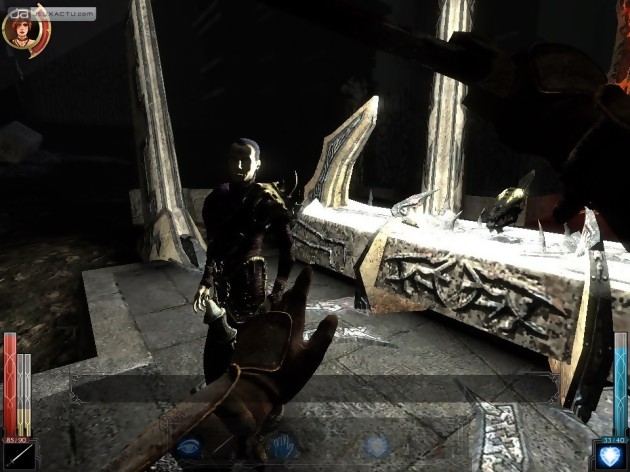Open the equipped weapon slot

tap(19, 455)
